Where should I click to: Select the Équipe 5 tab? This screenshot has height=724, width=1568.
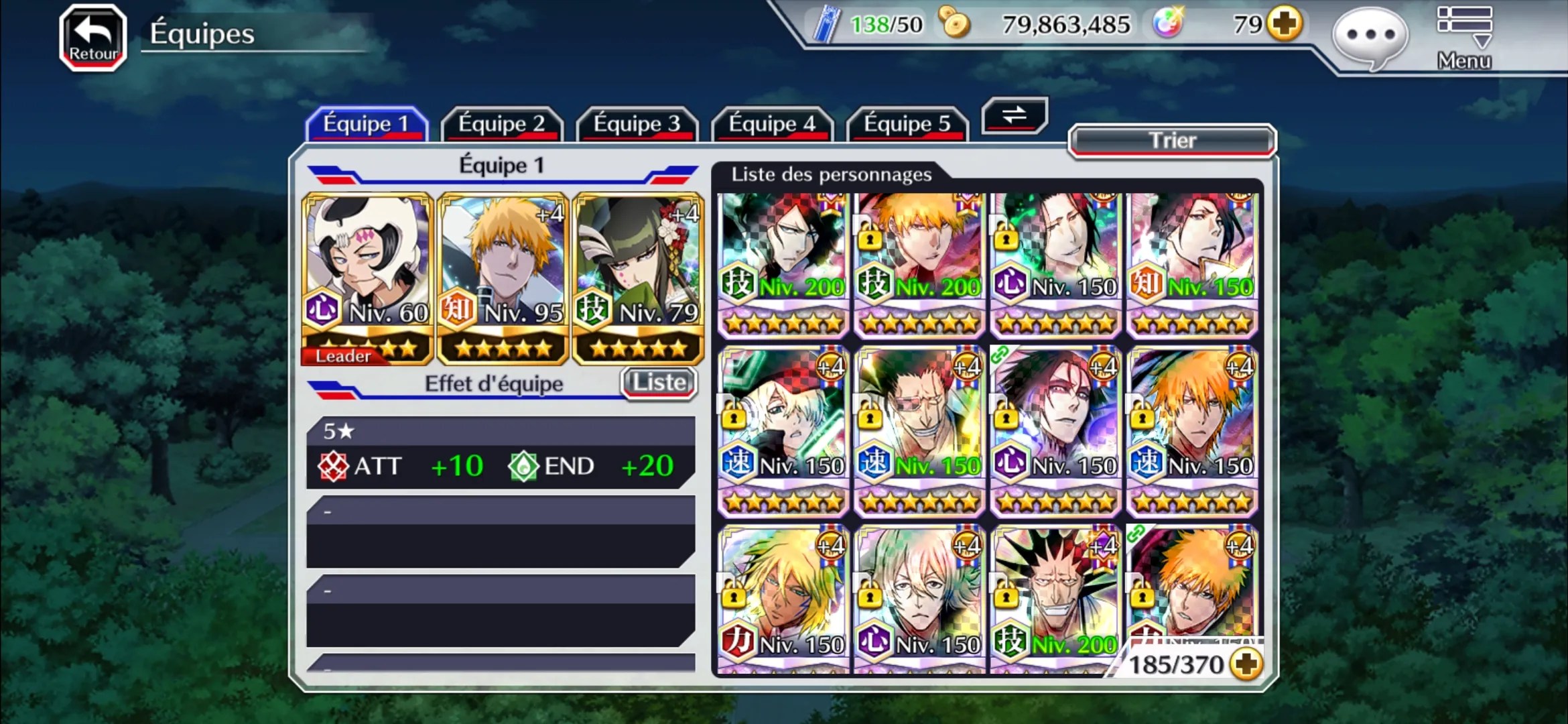tap(907, 124)
